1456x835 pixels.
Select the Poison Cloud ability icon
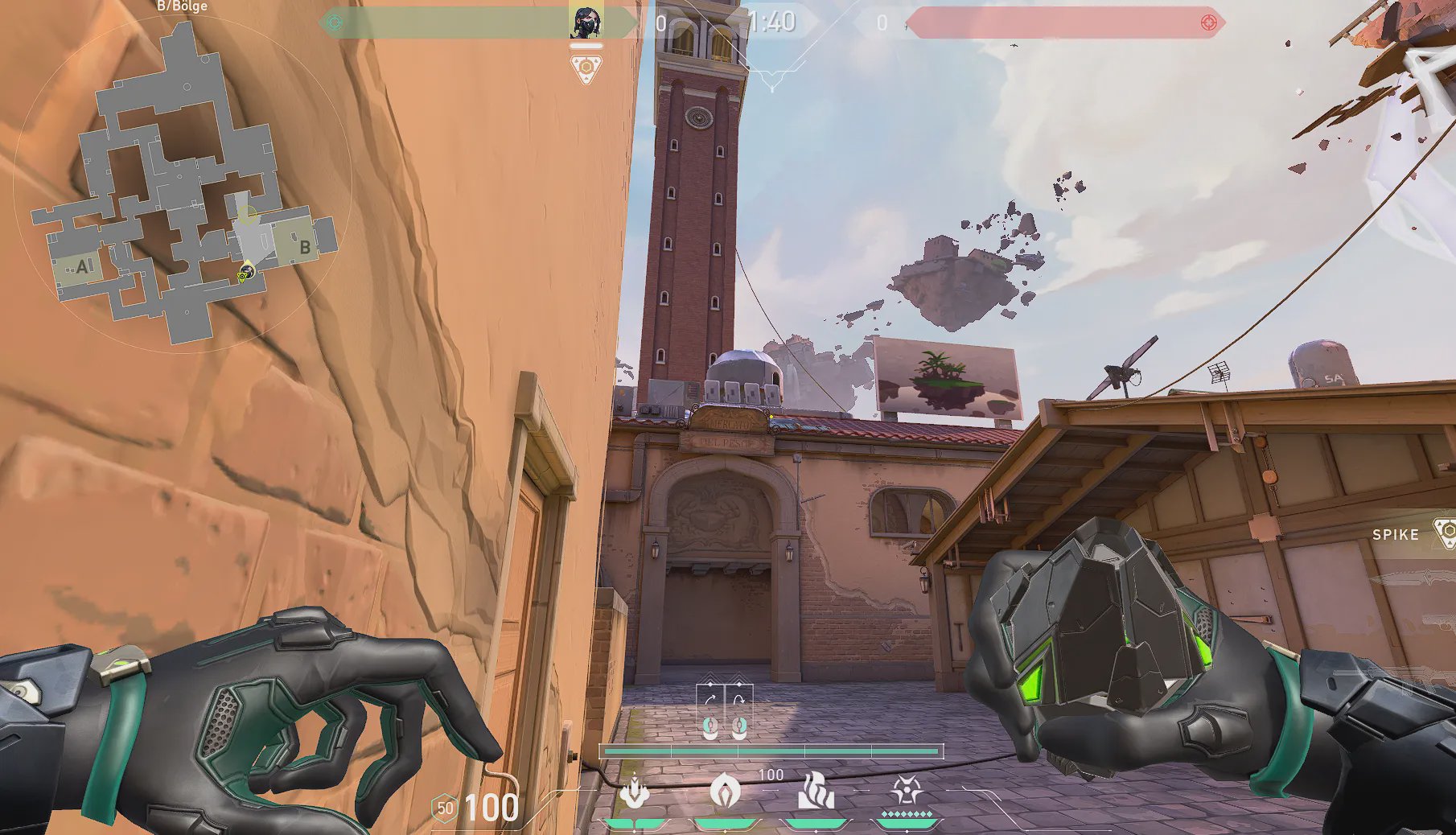725,792
